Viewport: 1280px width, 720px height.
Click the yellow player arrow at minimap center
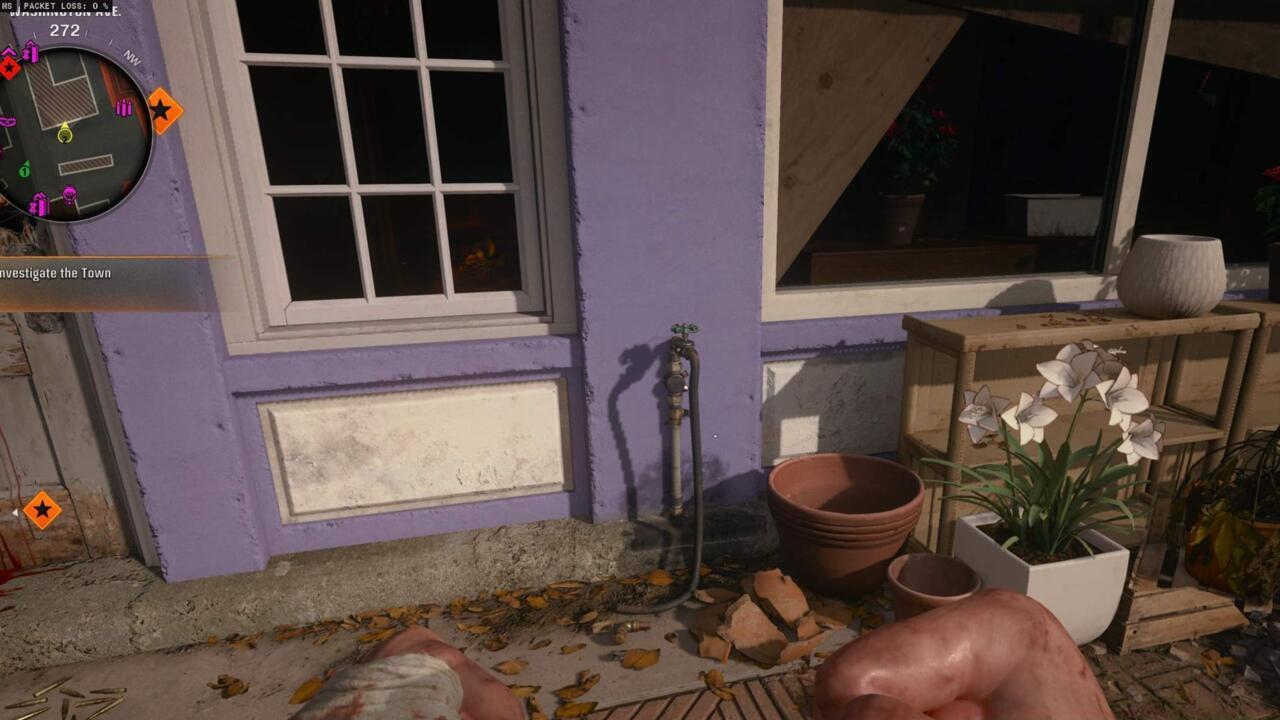64,133
